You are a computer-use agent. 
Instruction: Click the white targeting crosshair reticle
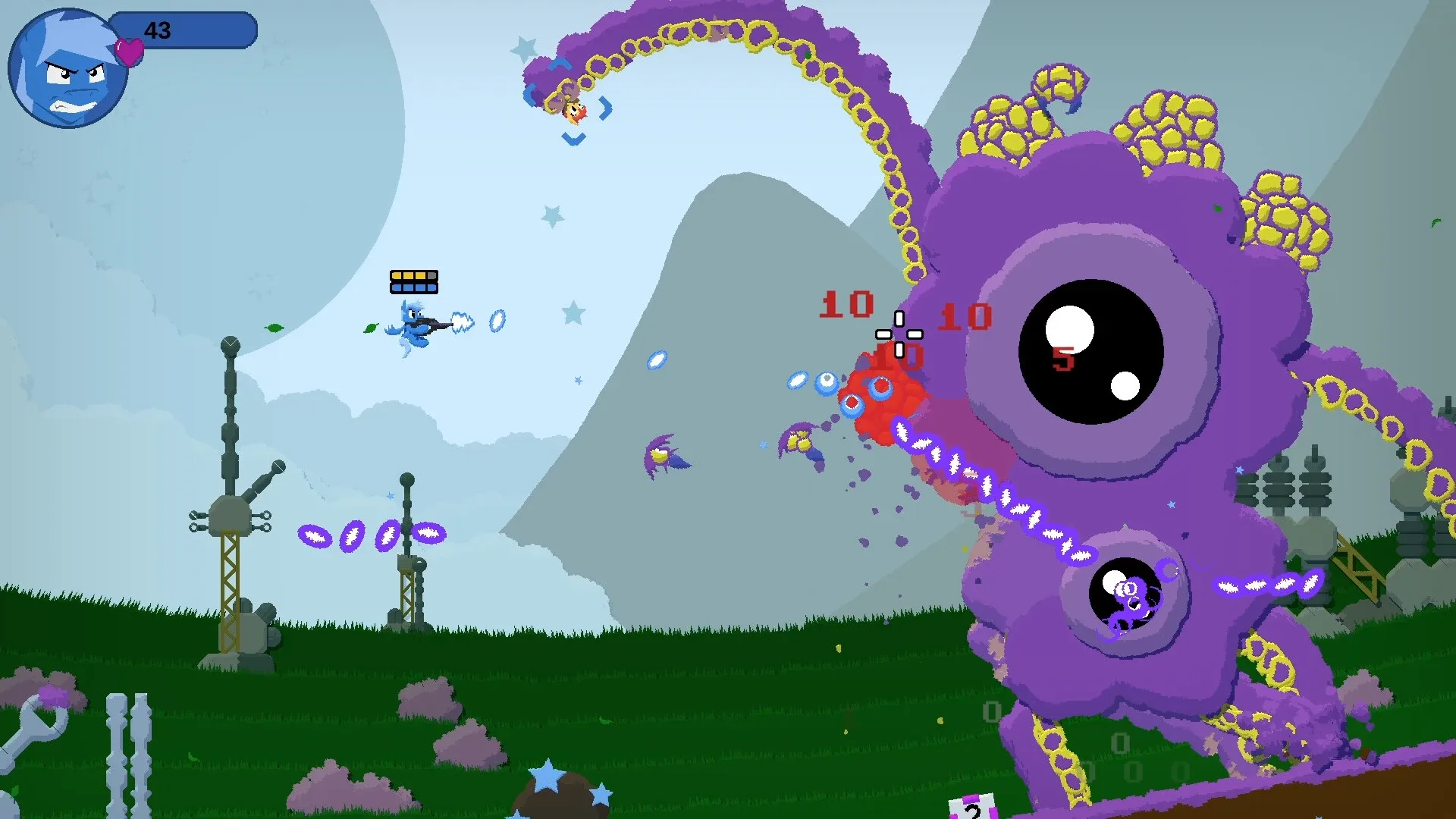(x=899, y=334)
